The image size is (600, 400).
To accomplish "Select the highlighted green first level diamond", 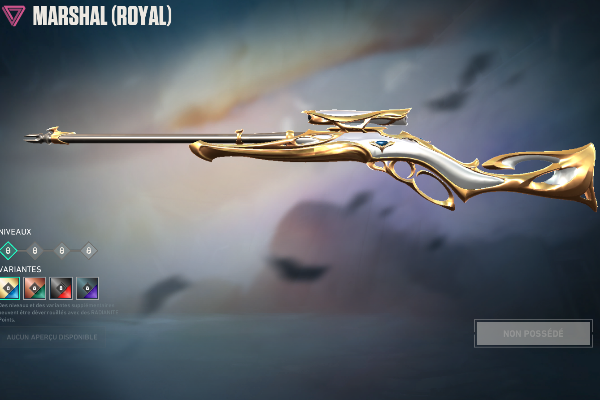I will (x=8, y=250).
